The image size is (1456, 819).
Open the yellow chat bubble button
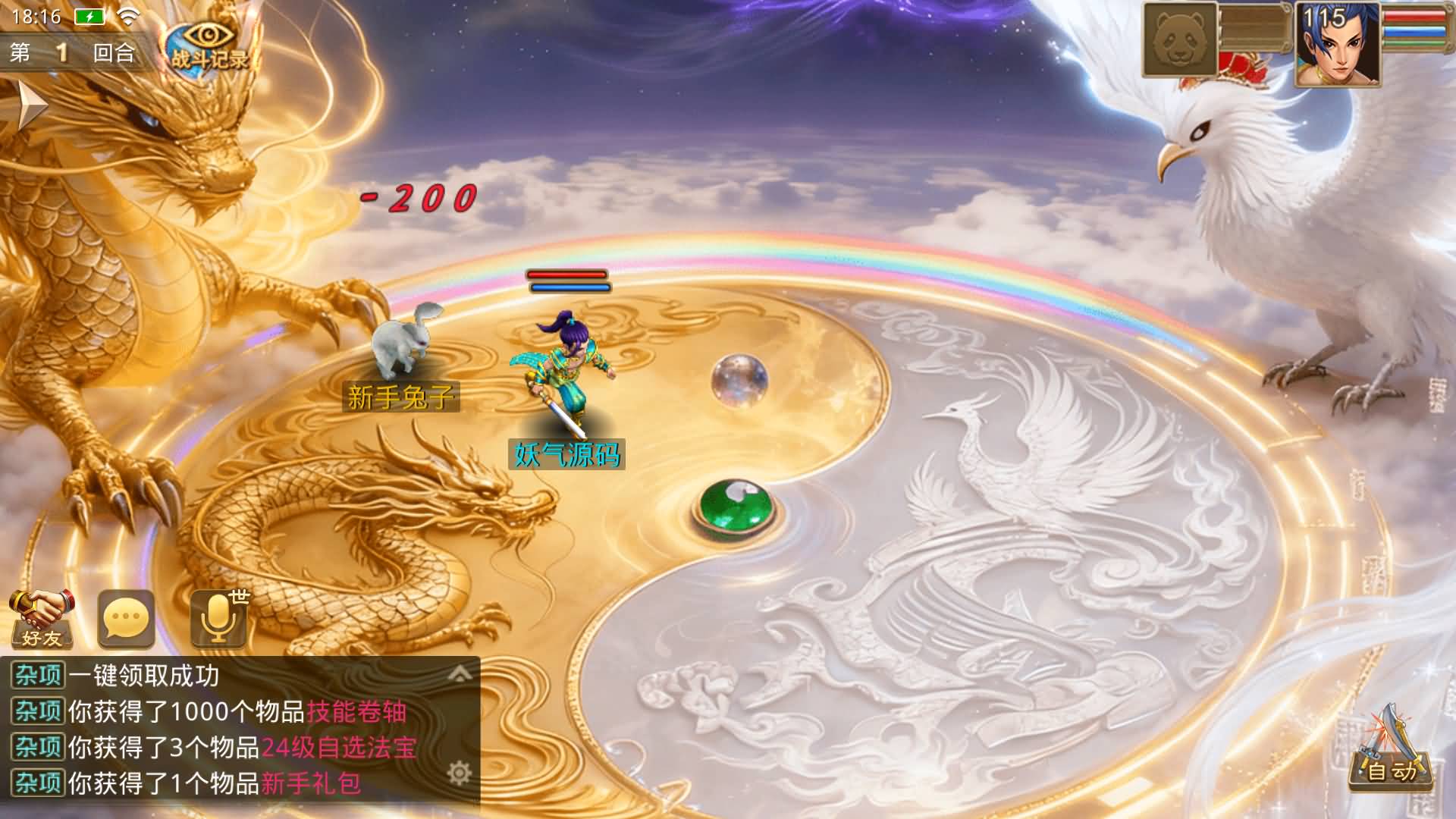(127, 620)
